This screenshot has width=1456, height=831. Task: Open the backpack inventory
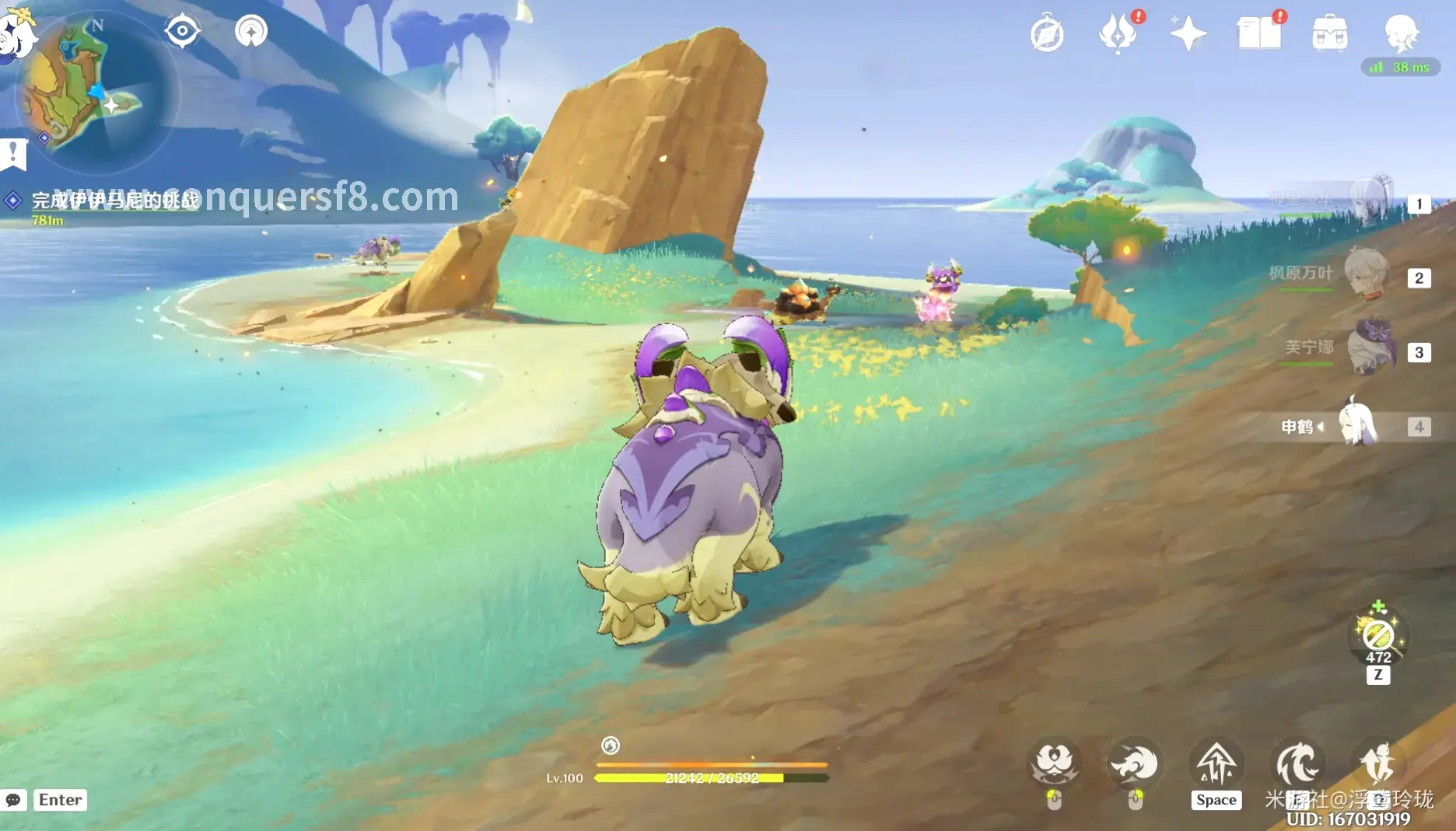1329,34
